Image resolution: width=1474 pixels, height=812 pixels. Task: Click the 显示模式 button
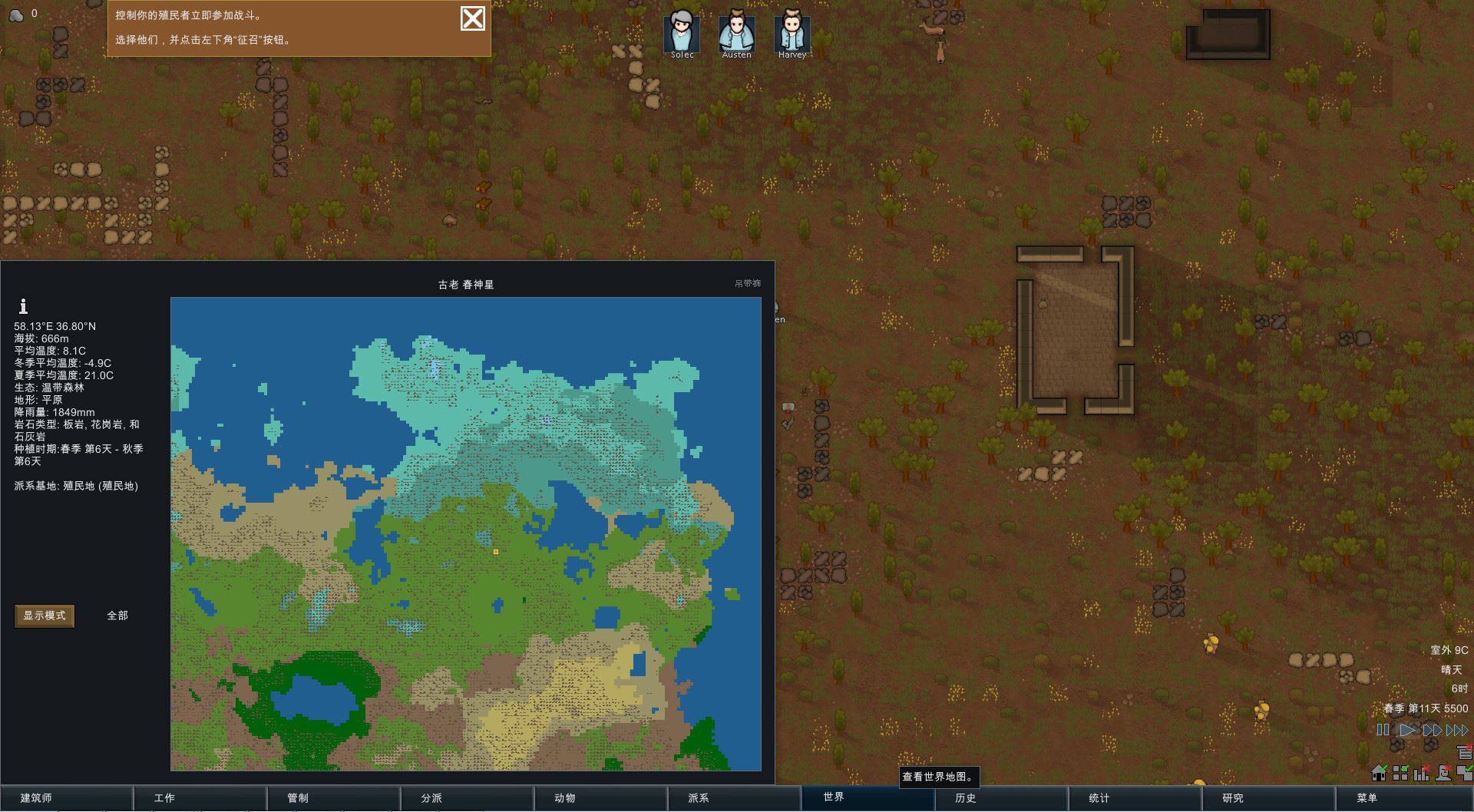pyautogui.click(x=44, y=616)
